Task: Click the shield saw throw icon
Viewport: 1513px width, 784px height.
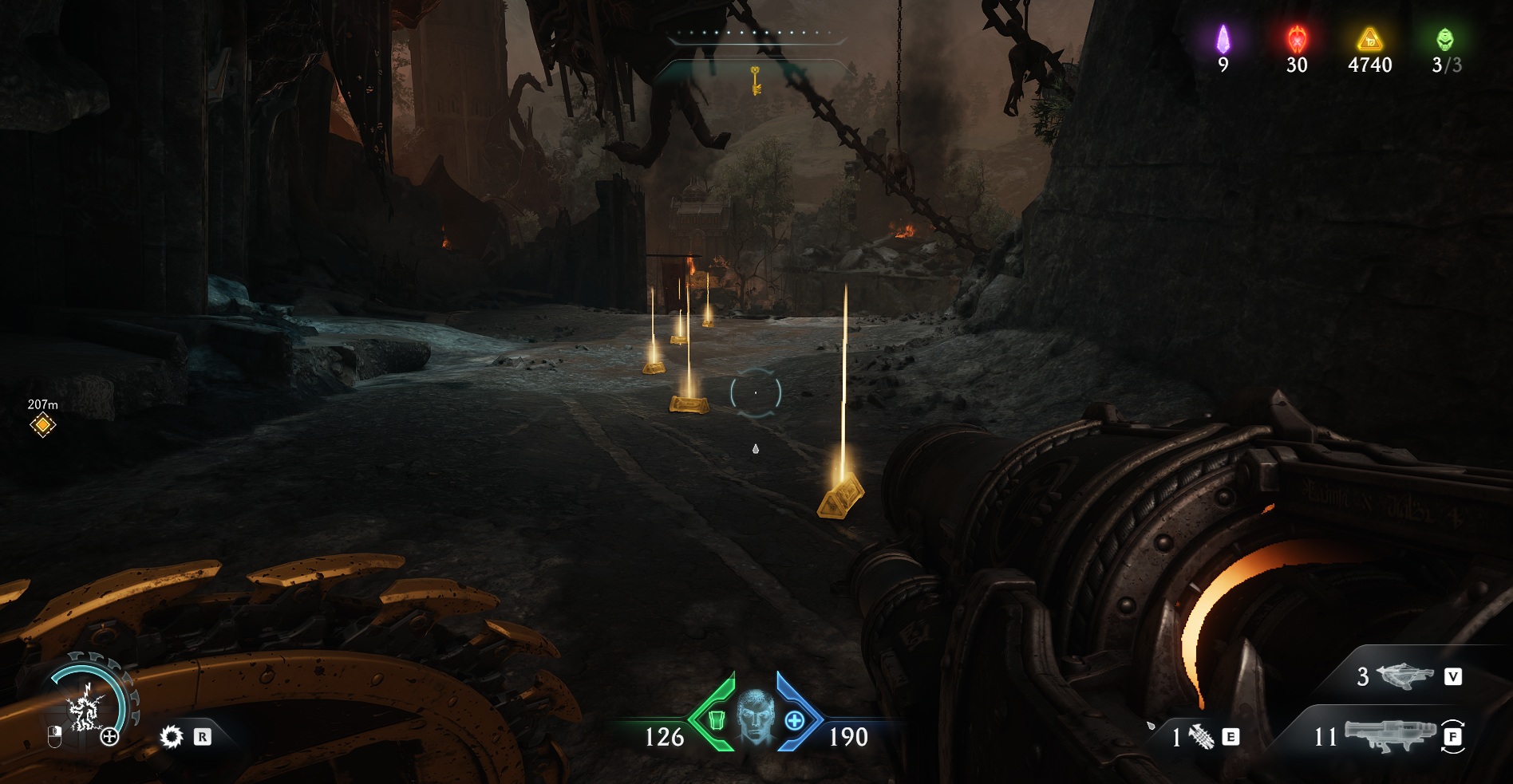Action: 171,736
